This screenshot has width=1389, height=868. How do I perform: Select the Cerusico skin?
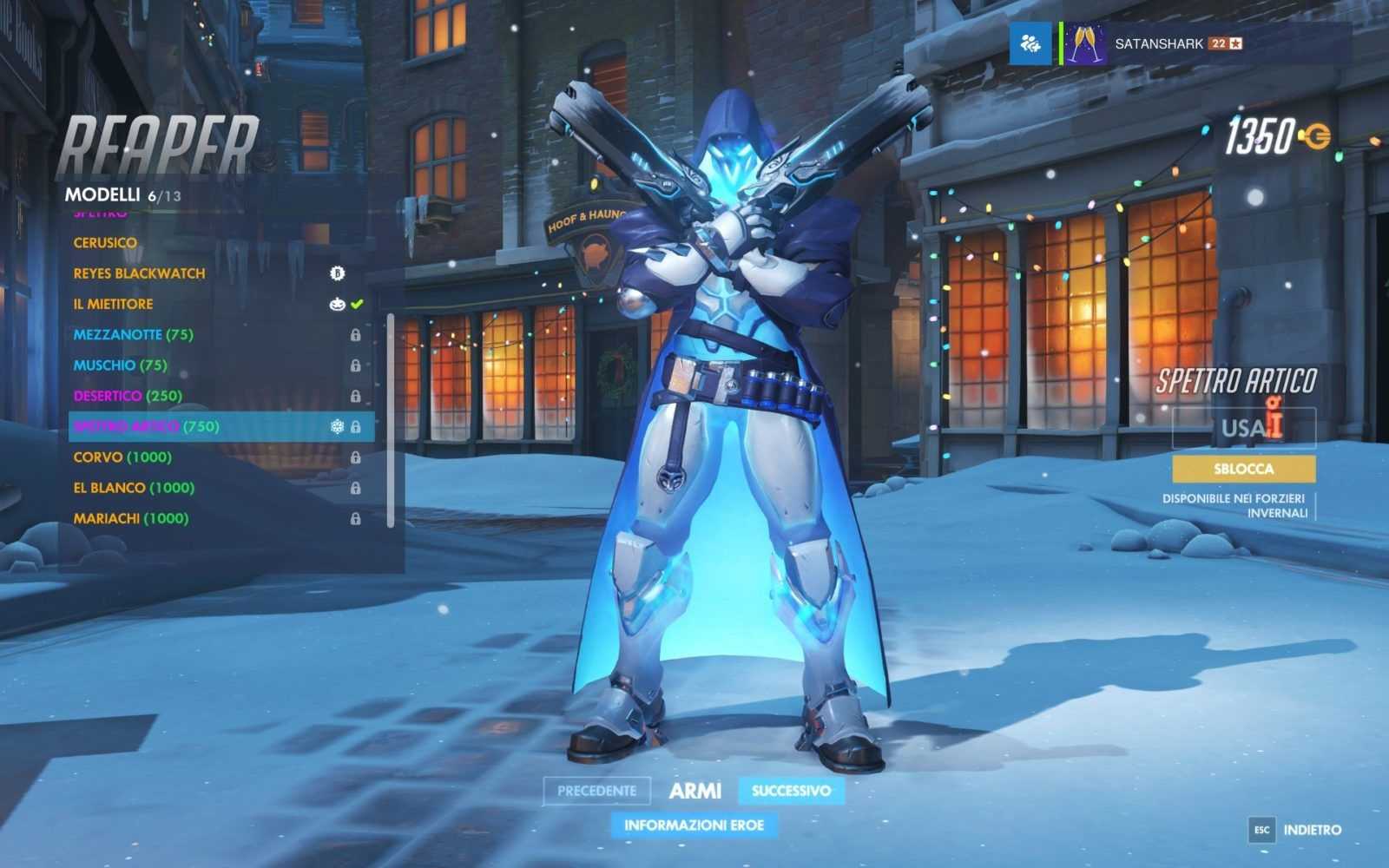(x=105, y=243)
